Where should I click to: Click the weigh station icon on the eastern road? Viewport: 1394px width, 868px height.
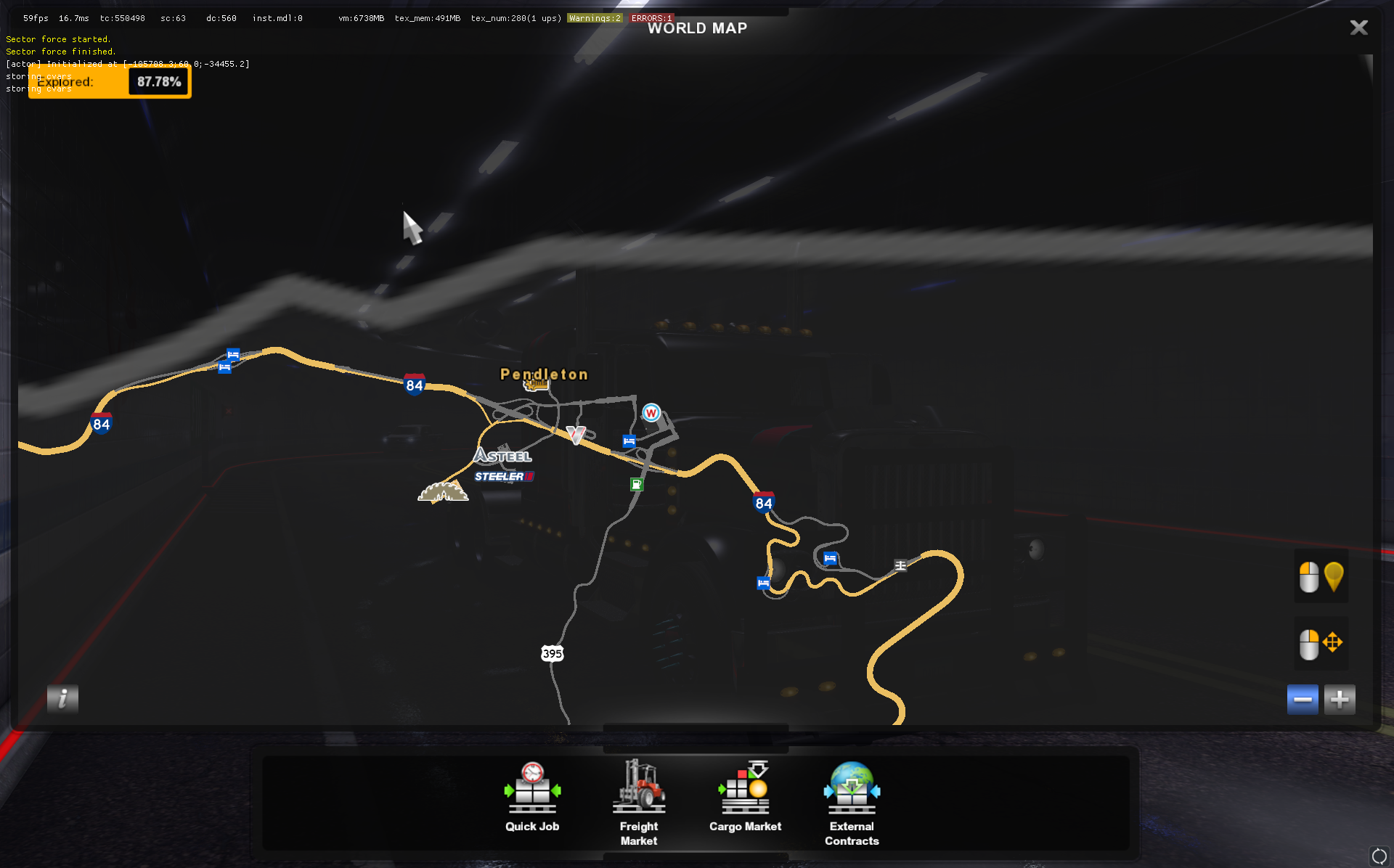pyautogui.click(x=900, y=565)
